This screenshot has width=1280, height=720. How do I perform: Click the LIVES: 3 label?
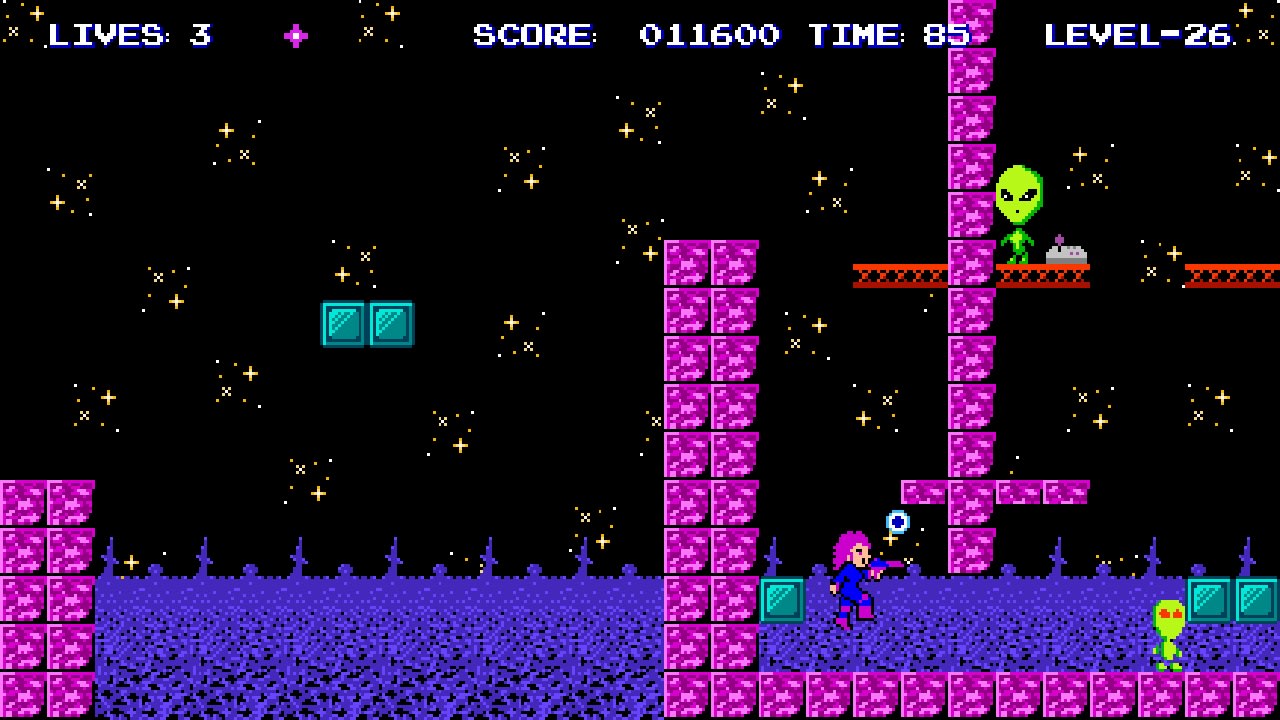pos(130,36)
